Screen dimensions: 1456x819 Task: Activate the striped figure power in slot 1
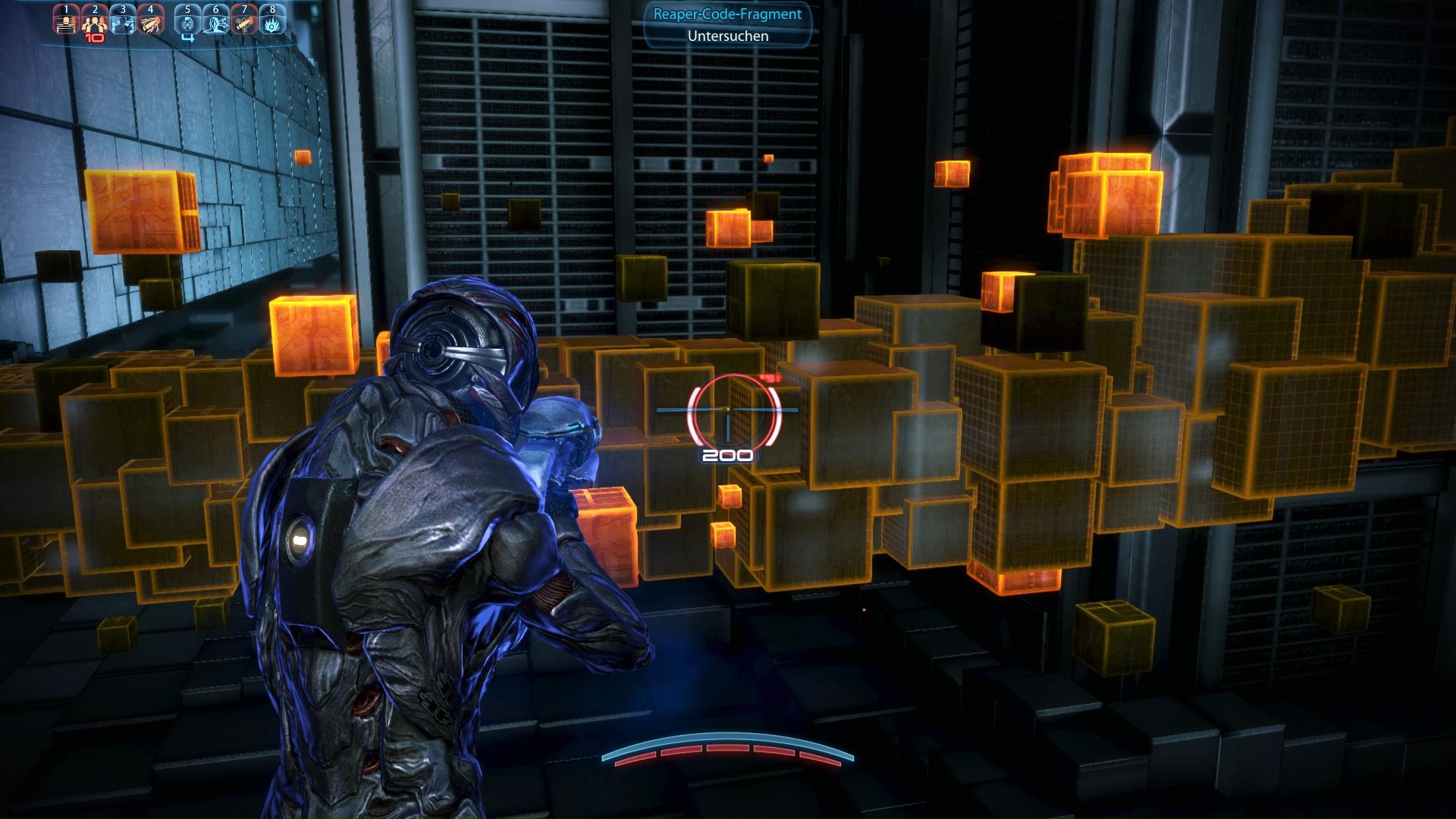[x=67, y=23]
